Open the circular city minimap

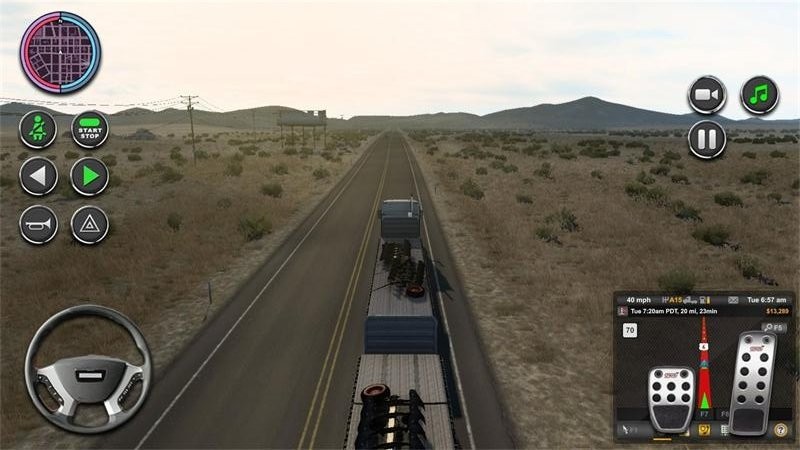click(x=60, y=52)
